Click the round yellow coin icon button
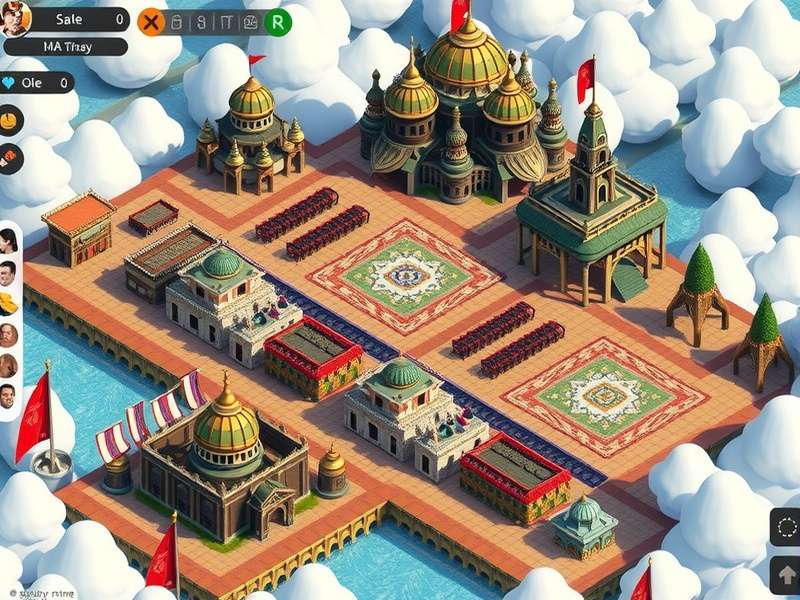Screen dimensions: 800x600 [x=11, y=120]
